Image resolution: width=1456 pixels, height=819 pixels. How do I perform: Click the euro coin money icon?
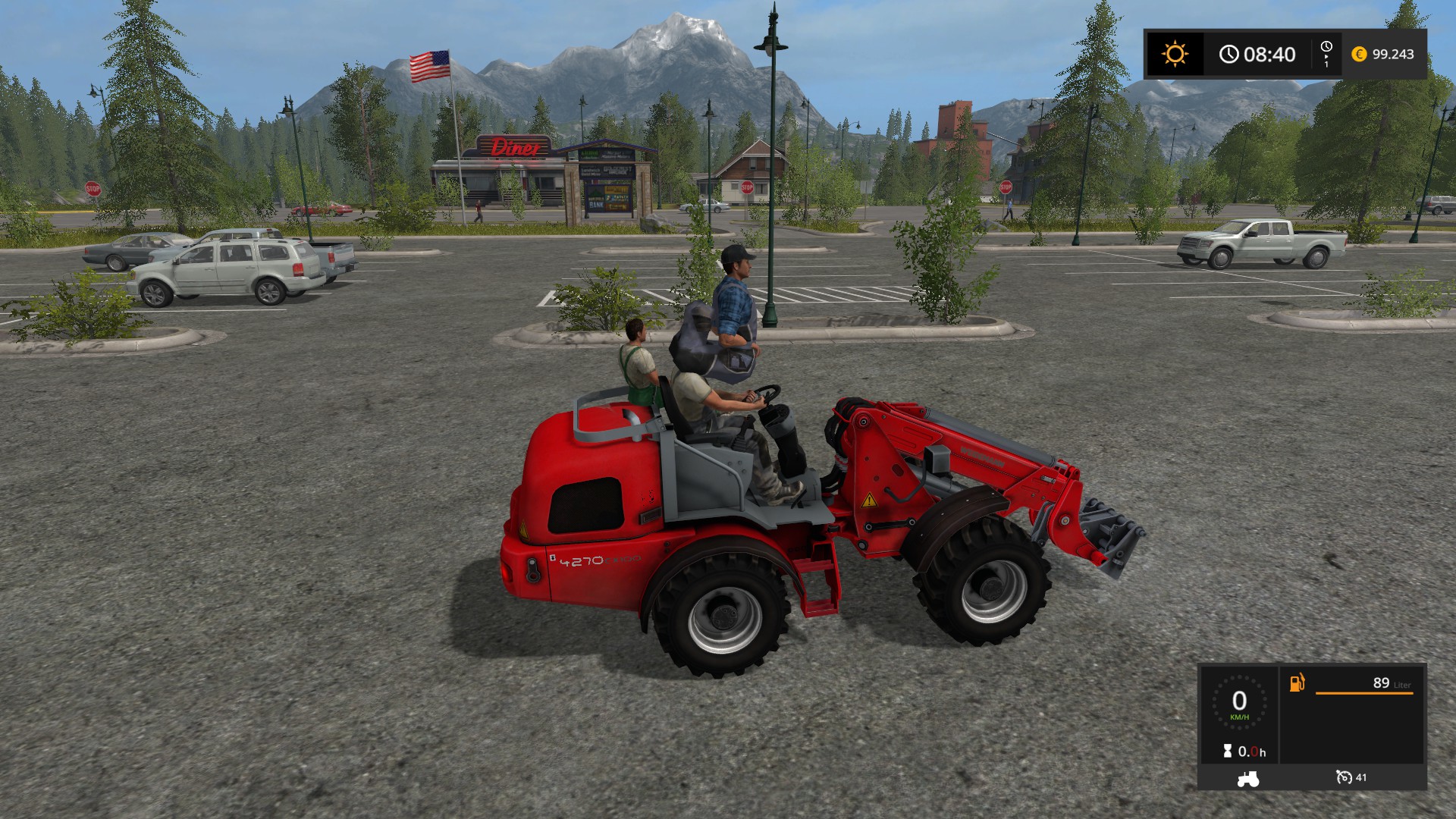[1359, 54]
